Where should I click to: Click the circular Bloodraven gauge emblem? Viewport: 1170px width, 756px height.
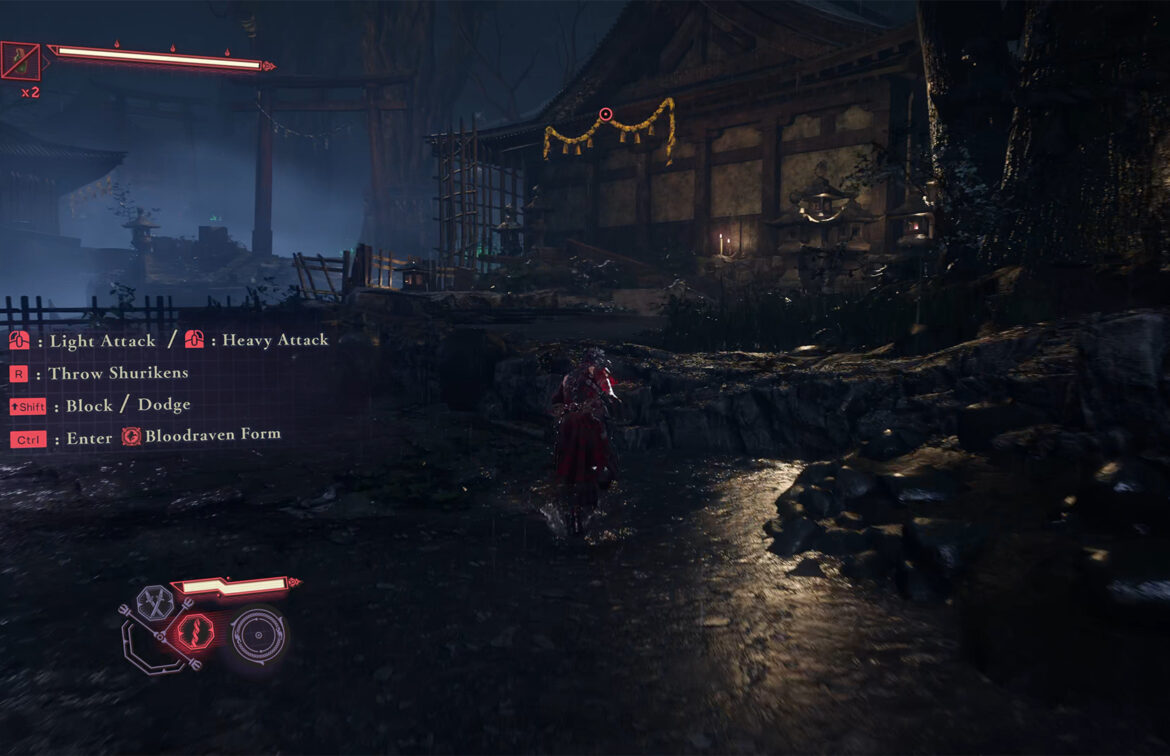point(258,634)
